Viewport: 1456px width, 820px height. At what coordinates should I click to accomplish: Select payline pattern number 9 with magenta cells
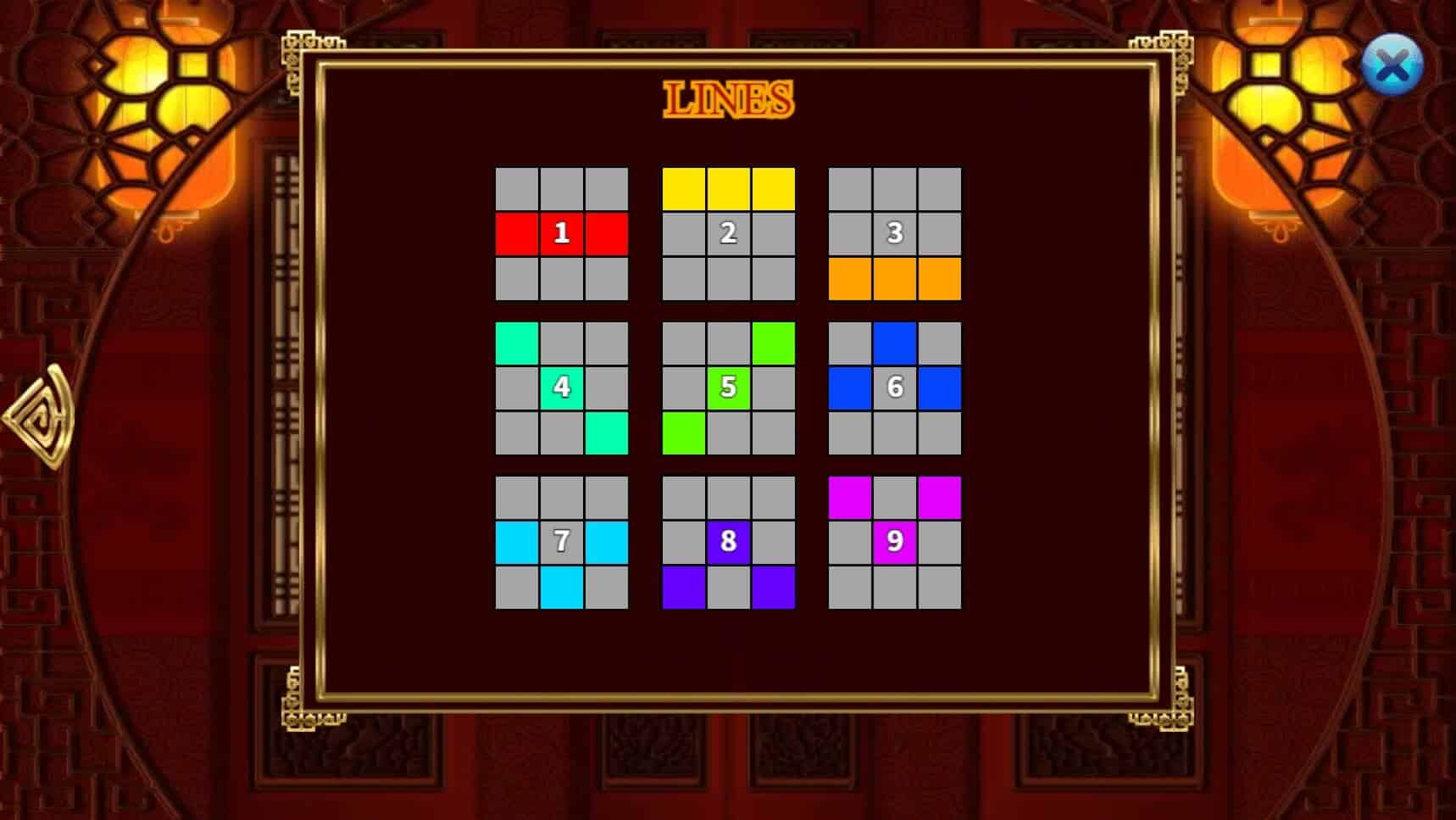click(892, 541)
